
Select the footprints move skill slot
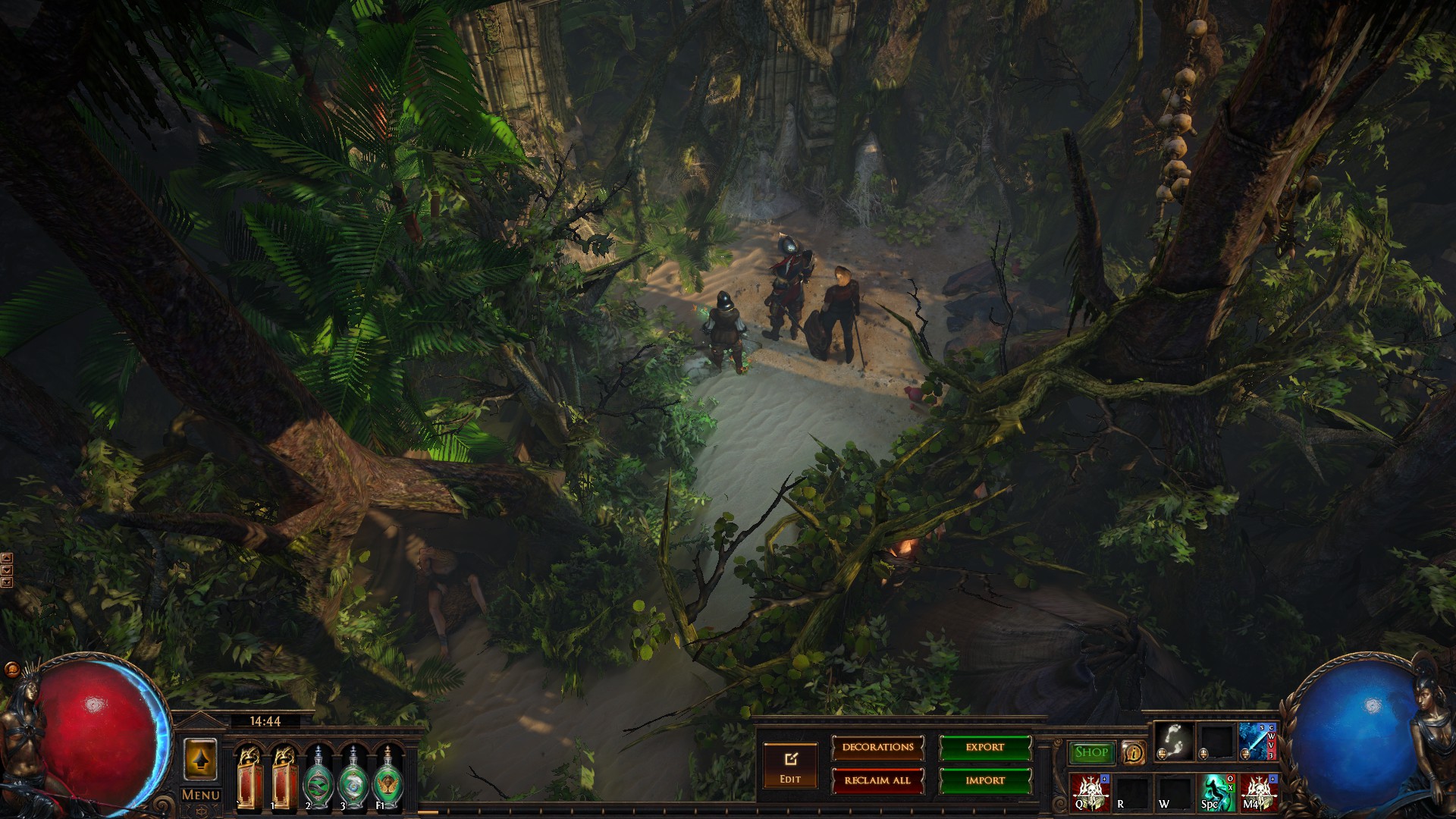click(1173, 740)
